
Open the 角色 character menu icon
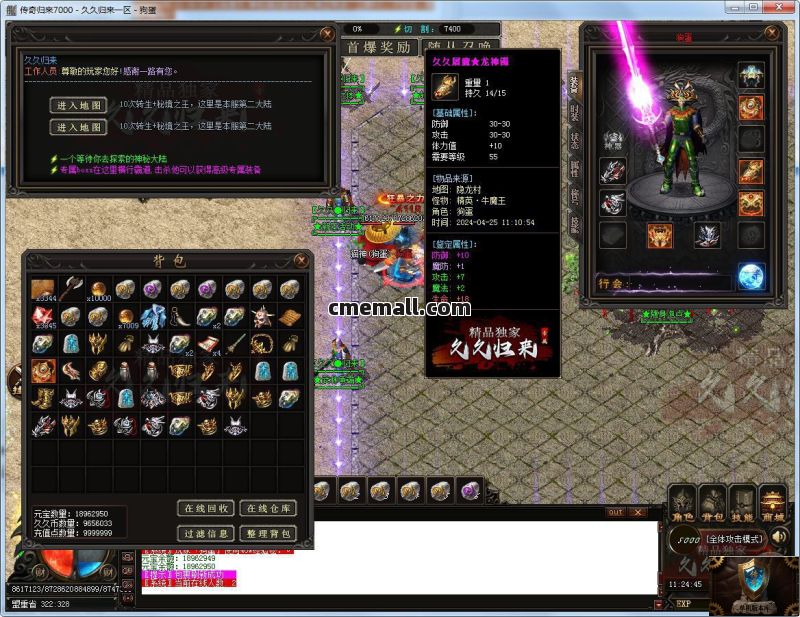pyautogui.click(x=683, y=503)
